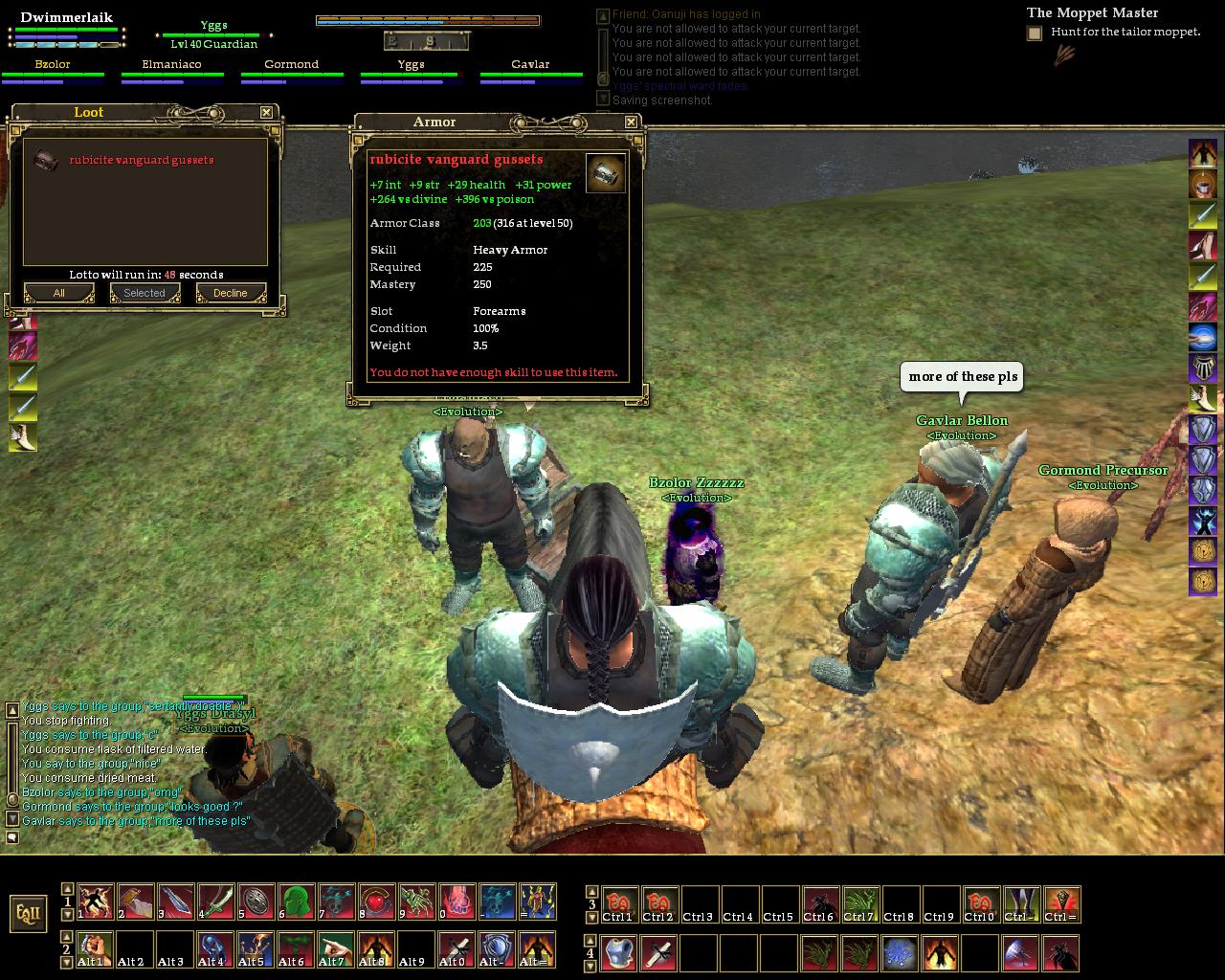Use the pointing hand ability on Alt 7
Viewport: 1225px width, 980px height.
coord(337,949)
